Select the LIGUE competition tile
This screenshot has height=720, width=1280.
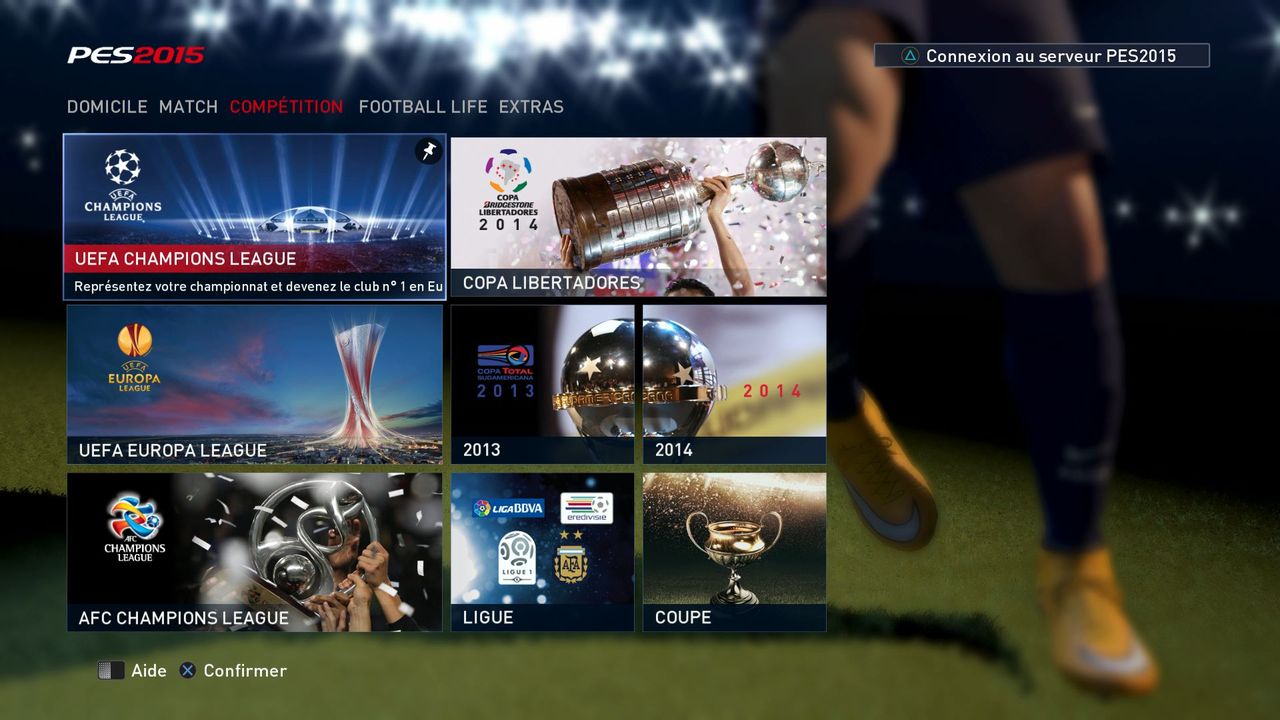[x=542, y=552]
